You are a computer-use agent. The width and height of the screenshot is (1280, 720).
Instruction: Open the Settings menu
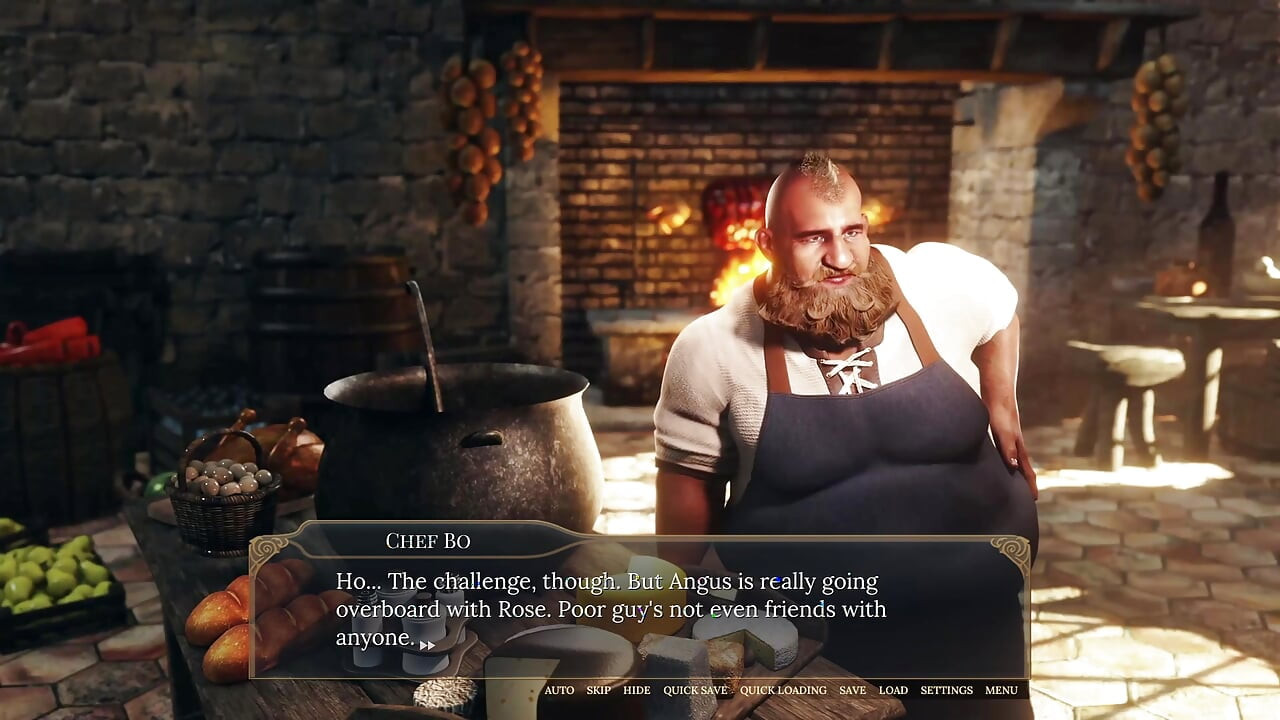946,690
